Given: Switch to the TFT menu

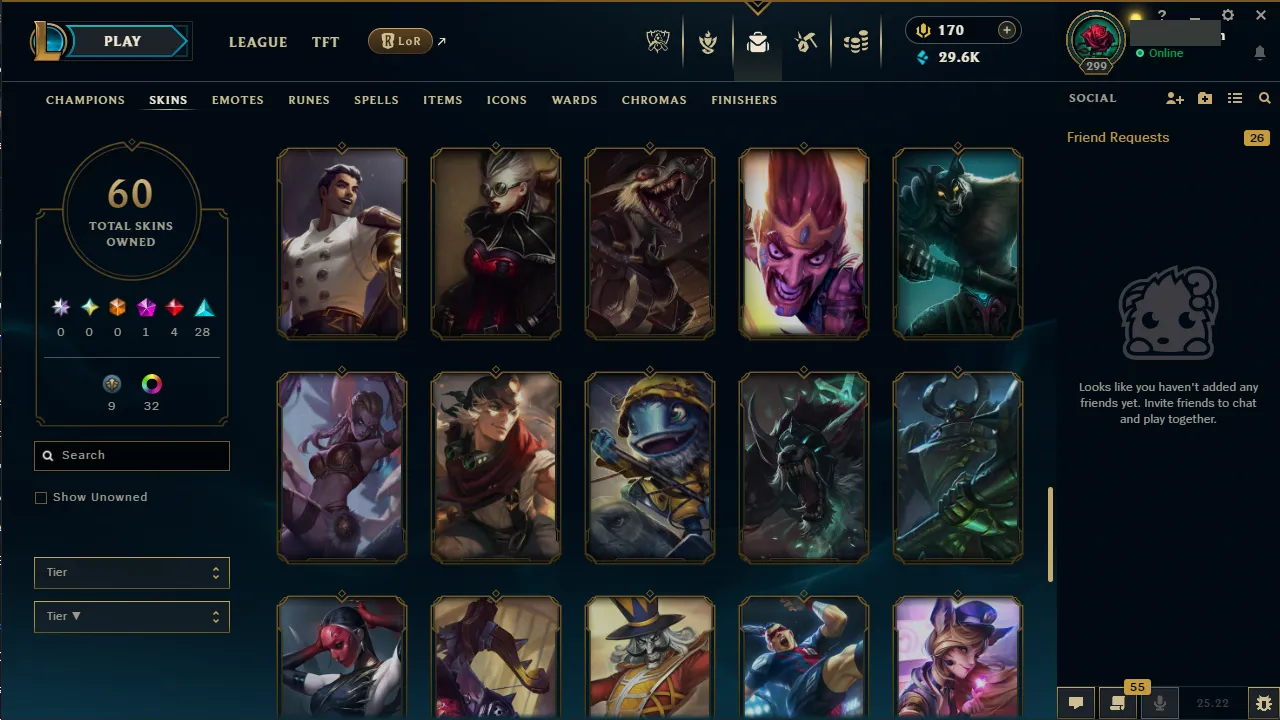Looking at the screenshot, I should [325, 42].
